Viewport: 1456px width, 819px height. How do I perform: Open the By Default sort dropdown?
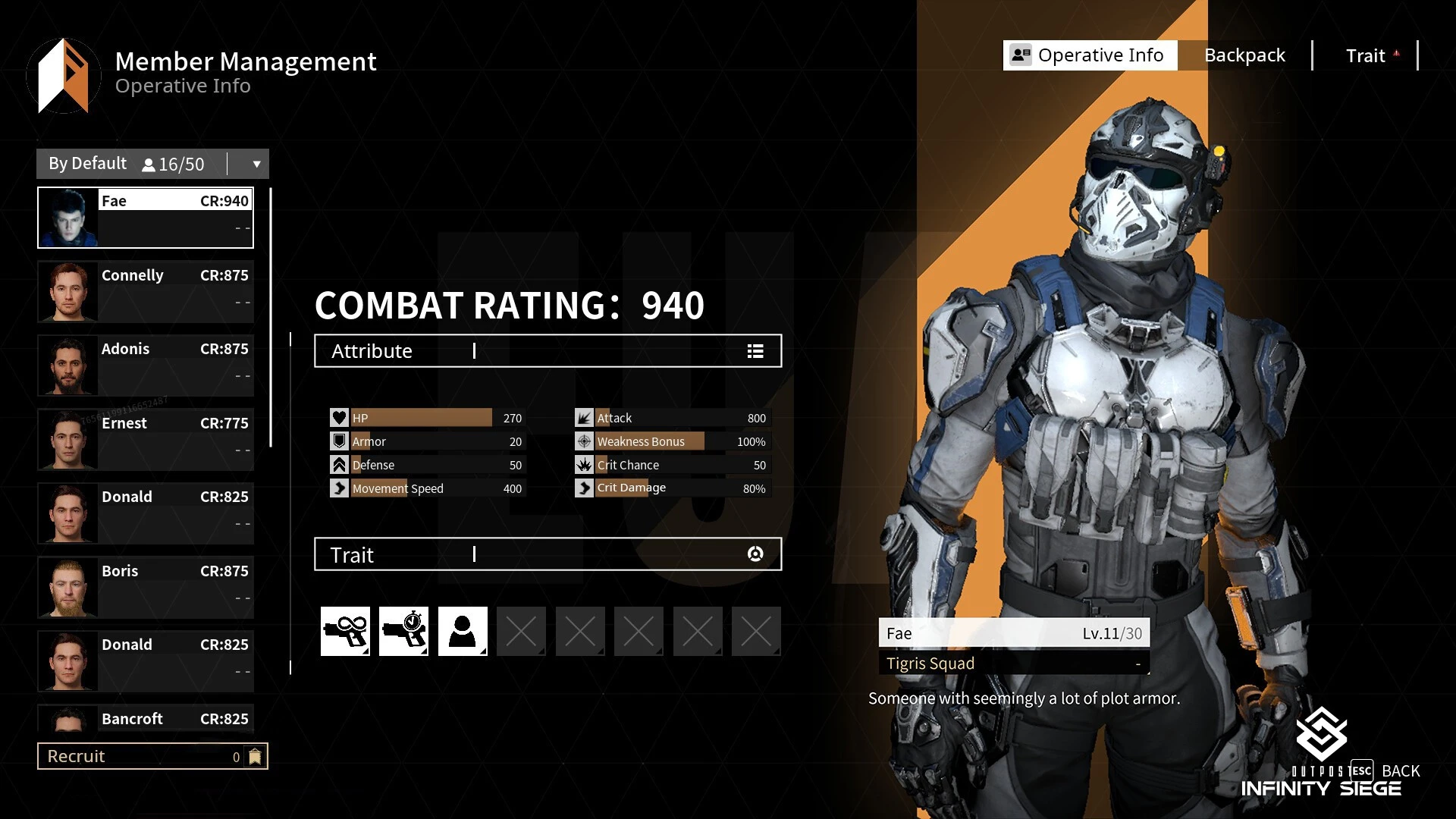click(256, 164)
